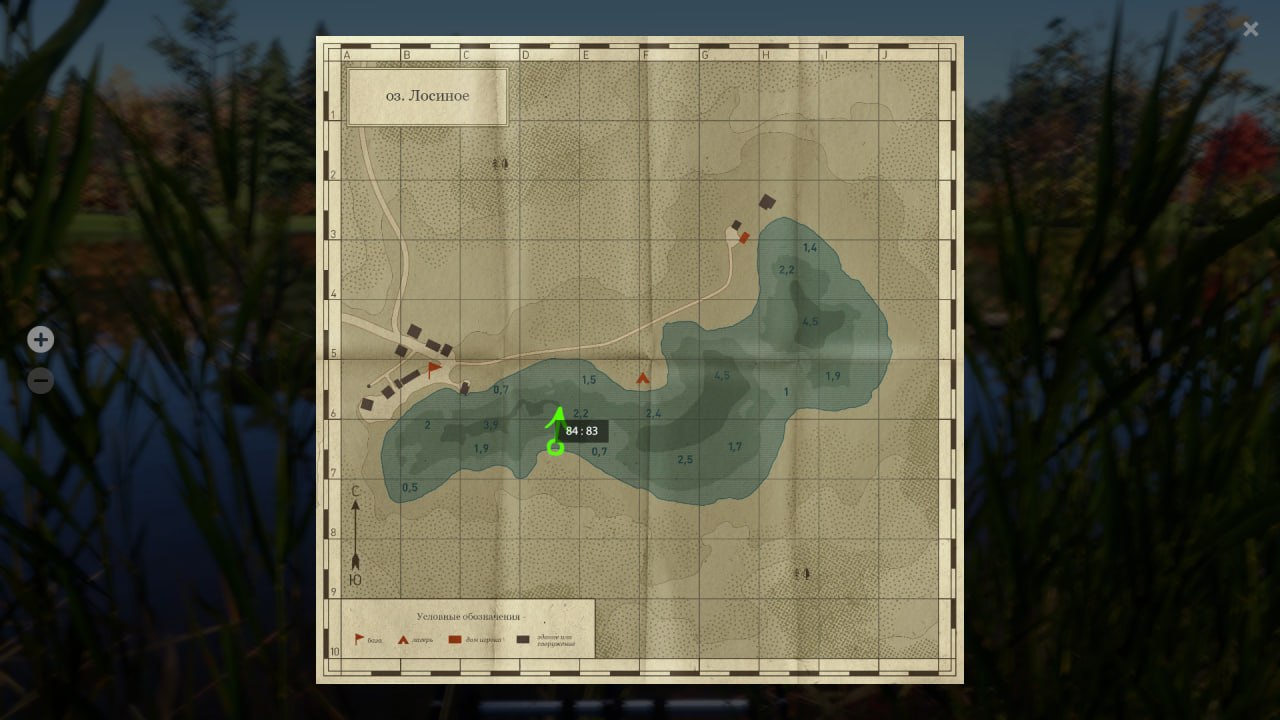1280x720 pixels.
Task: Click the дом царька legend swatch
Action: [455, 639]
